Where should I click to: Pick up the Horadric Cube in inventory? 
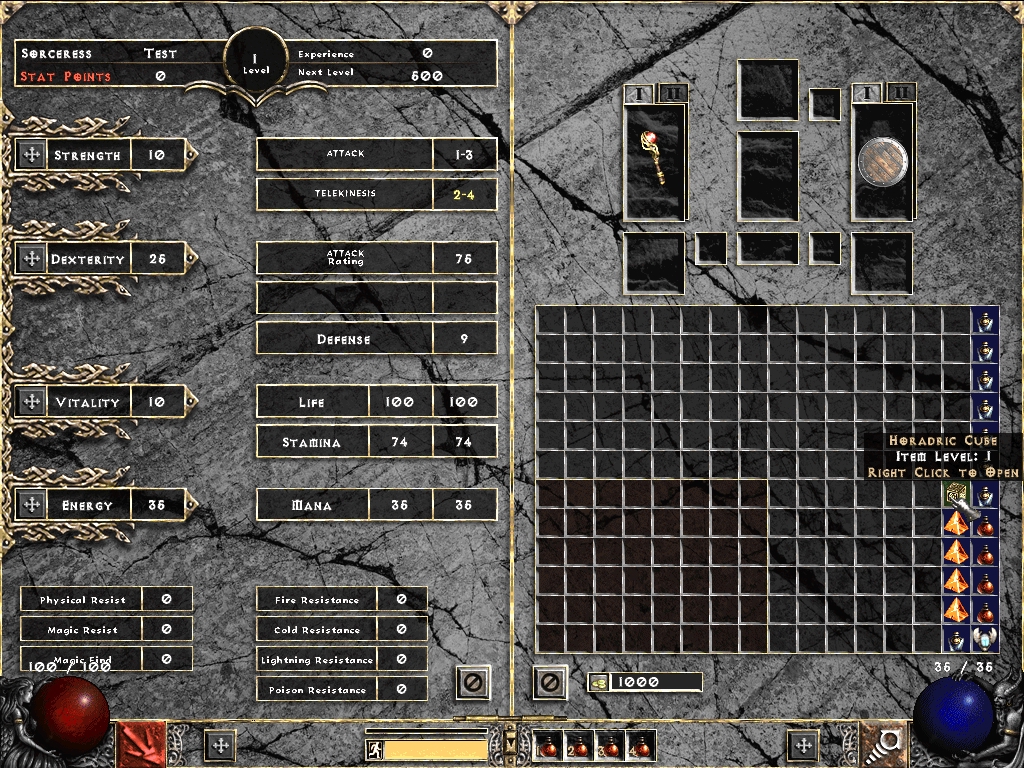coord(957,492)
